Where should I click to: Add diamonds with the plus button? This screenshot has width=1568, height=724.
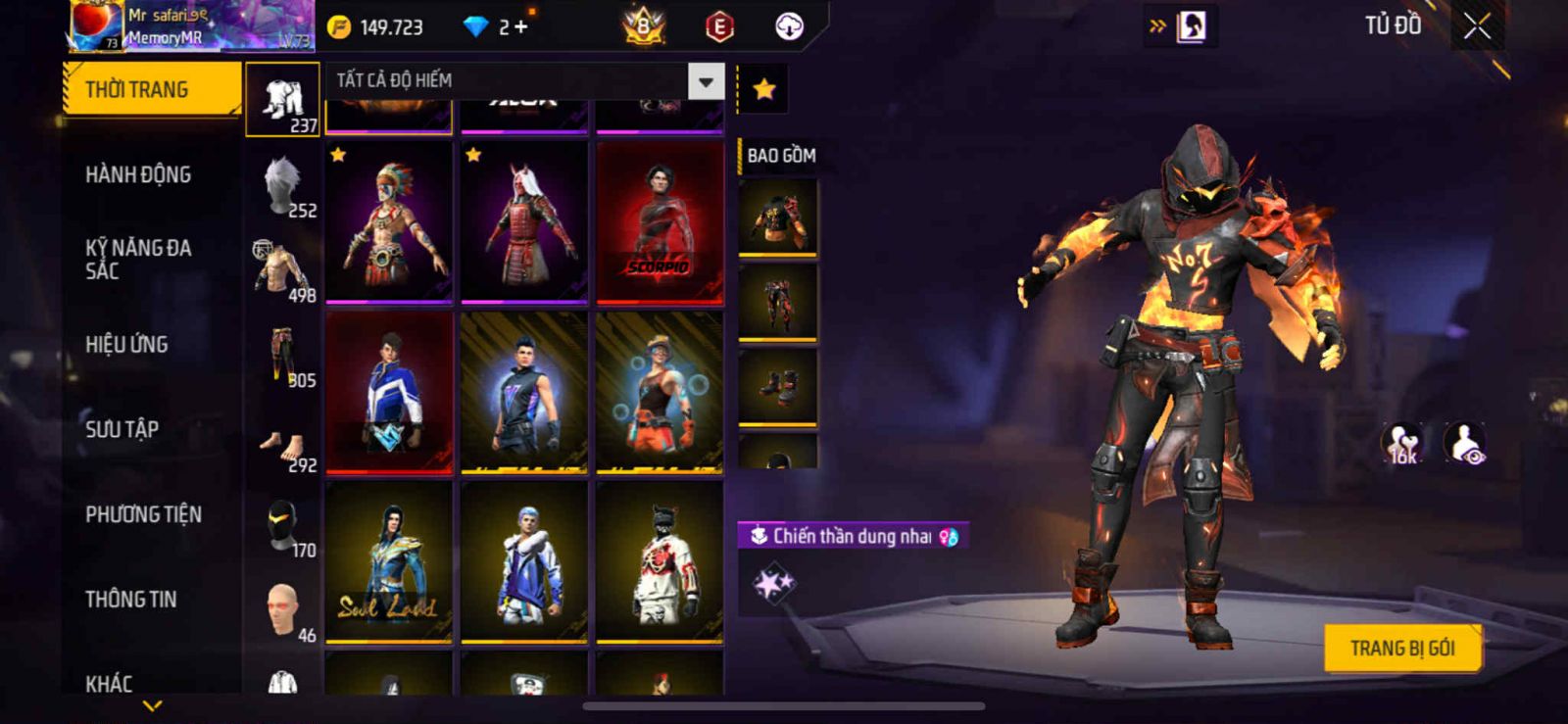tap(520, 26)
